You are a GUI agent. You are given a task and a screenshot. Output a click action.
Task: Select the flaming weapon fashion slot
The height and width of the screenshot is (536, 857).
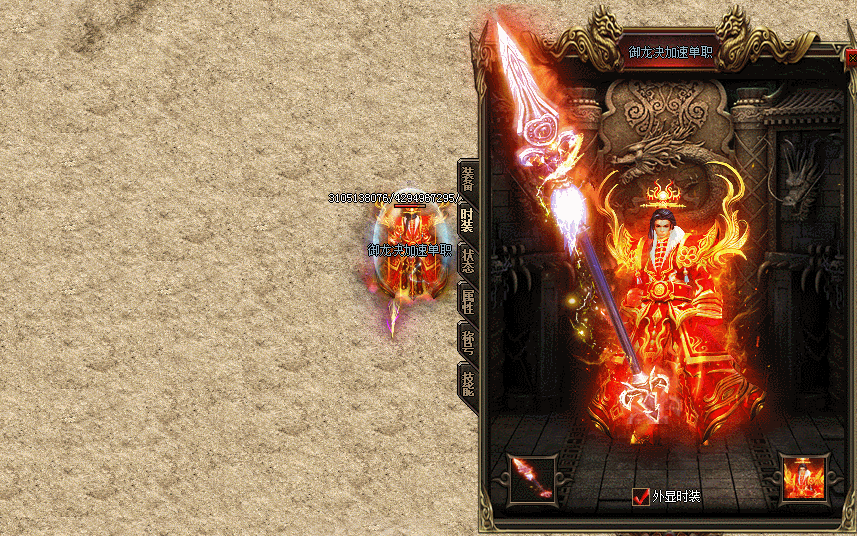[x=532, y=479]
